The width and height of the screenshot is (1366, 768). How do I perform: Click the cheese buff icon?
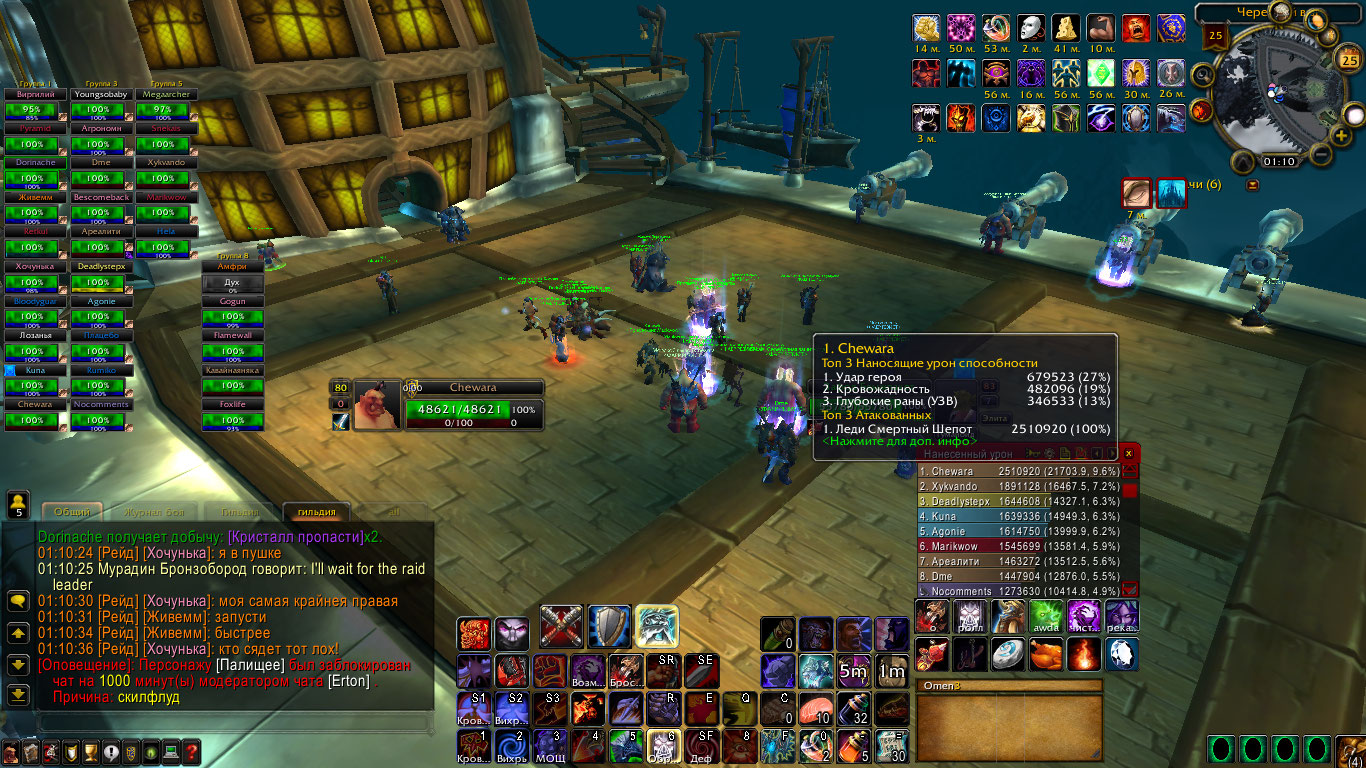[x=1067, y=28]
